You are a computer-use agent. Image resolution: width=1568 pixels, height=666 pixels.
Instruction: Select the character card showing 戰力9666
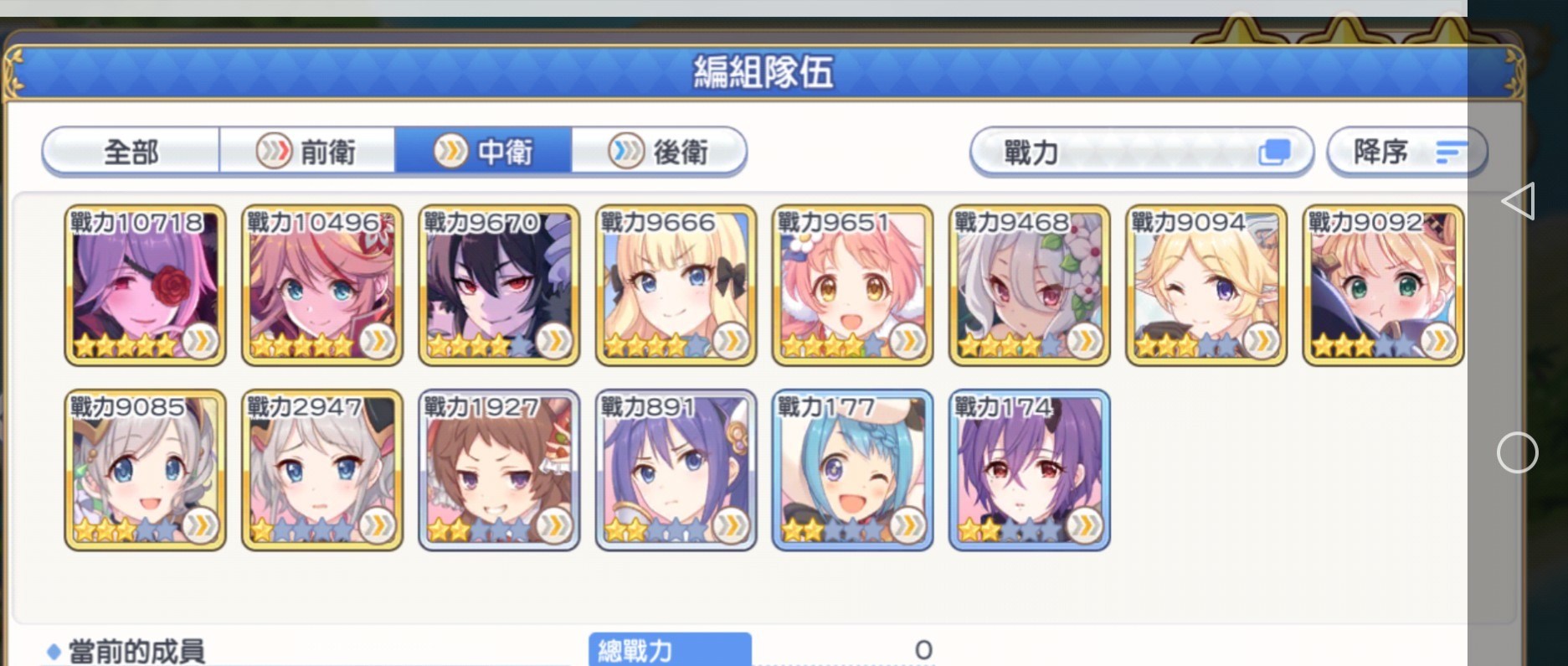[x=674, y=285]
